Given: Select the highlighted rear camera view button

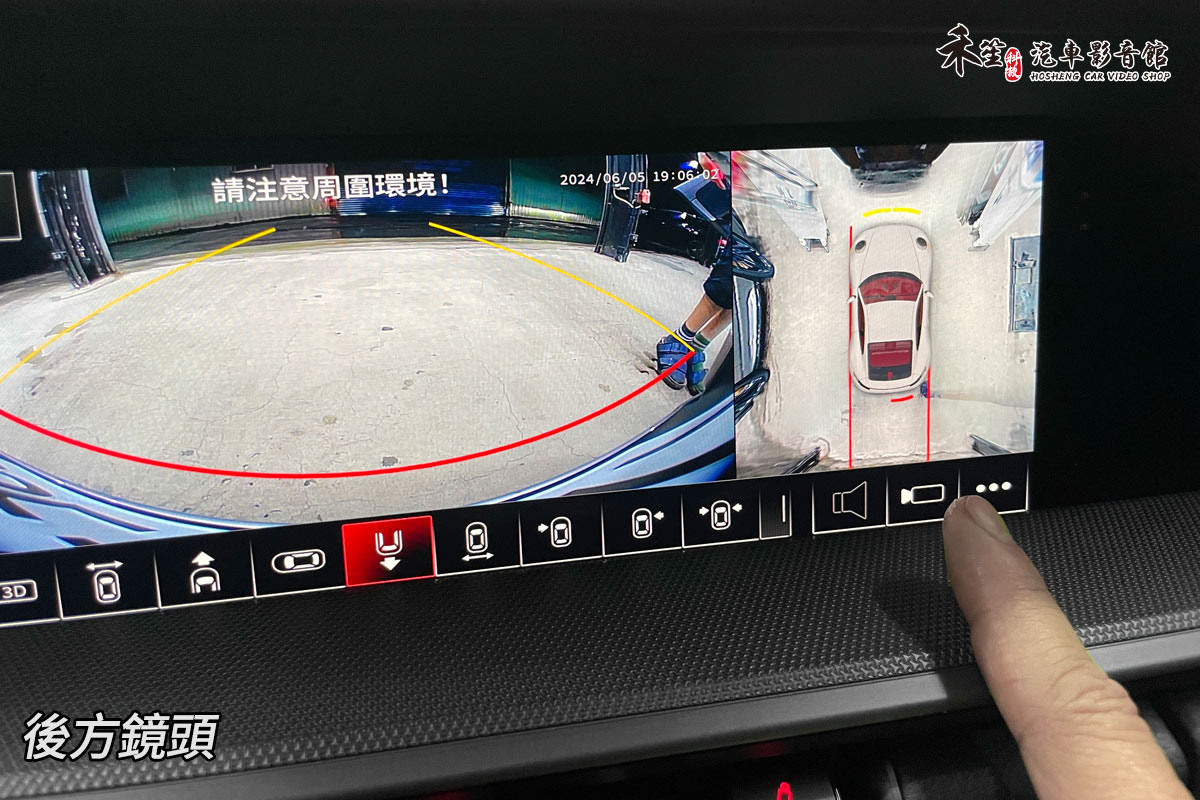Looking at the screenshot, I should [389, 550].
